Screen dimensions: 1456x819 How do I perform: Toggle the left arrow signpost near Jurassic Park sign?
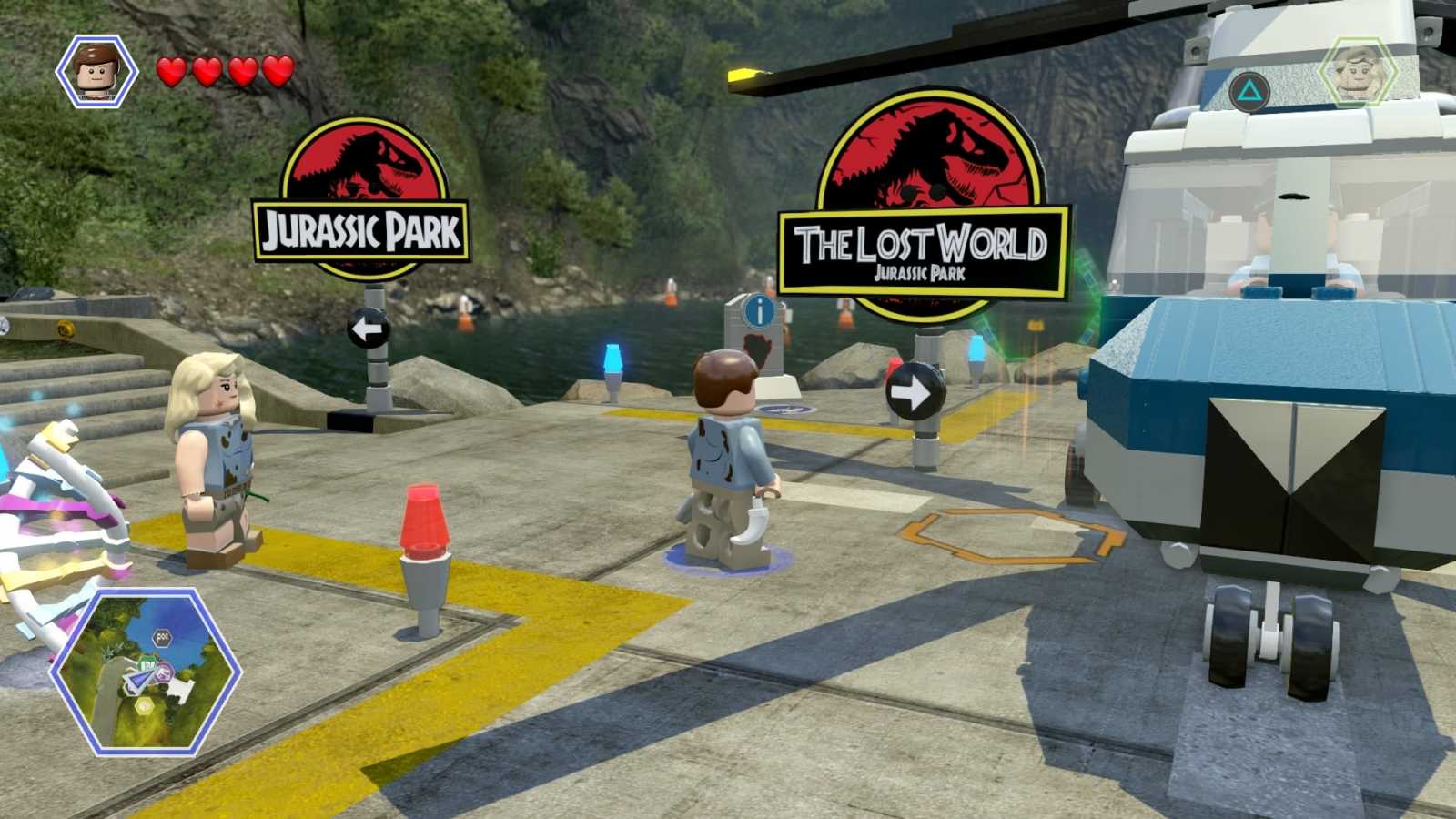372,327
